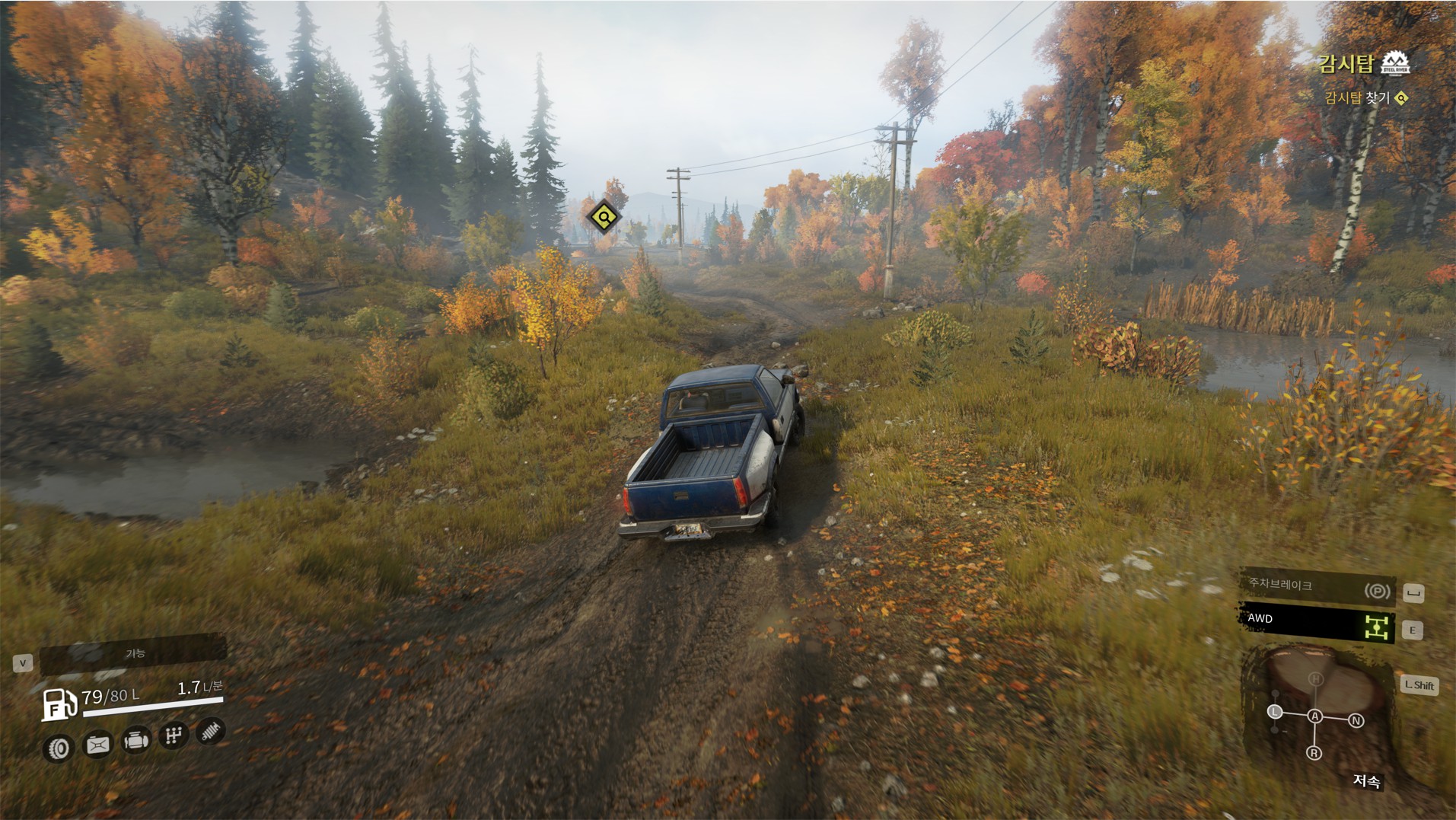Screen dimensions: 1456x820
Task: Select the gearbox status icon
Action: pyautogui.click(x=174, y=735)
